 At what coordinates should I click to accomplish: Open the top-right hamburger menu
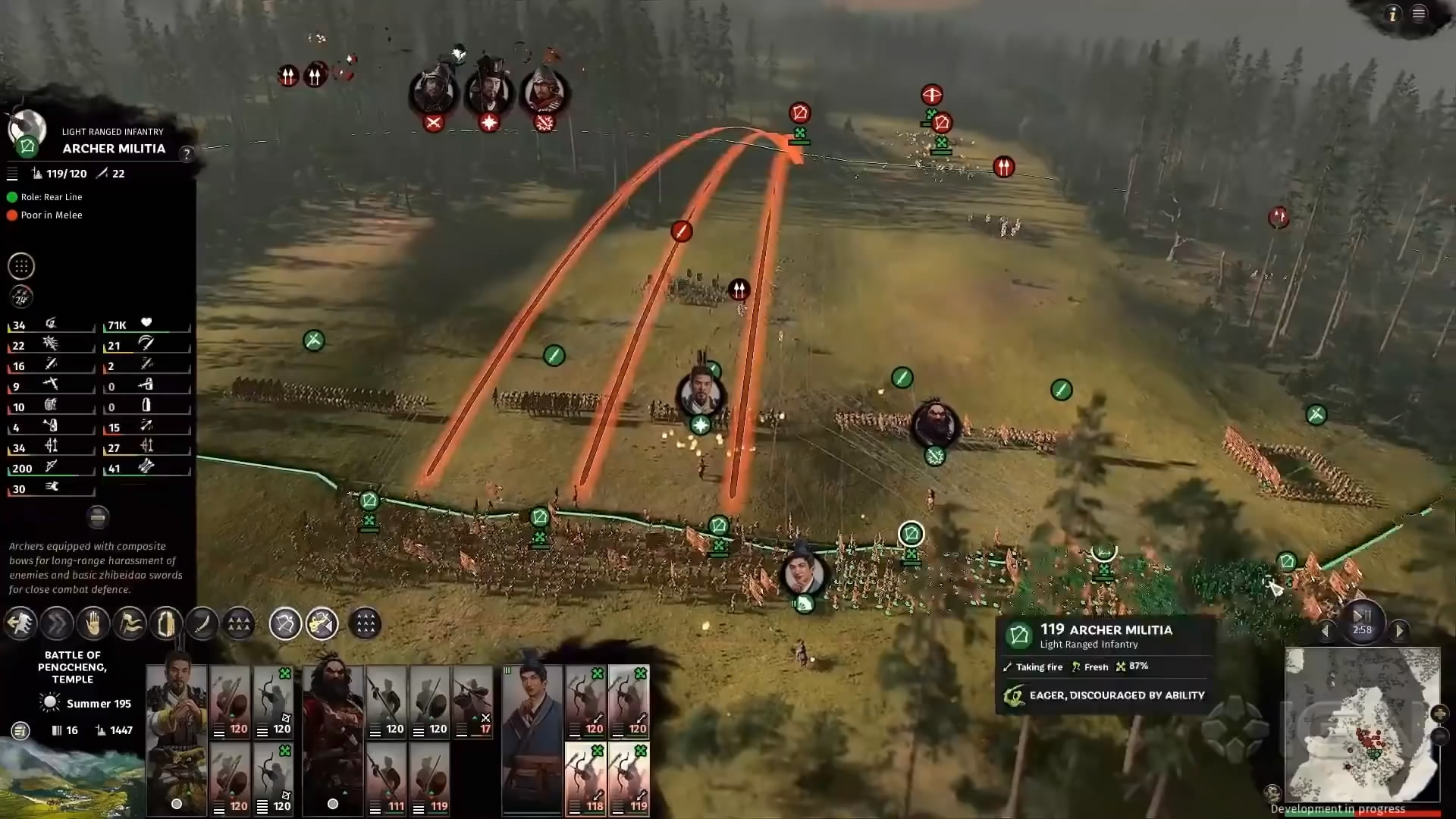(1419, 14)
